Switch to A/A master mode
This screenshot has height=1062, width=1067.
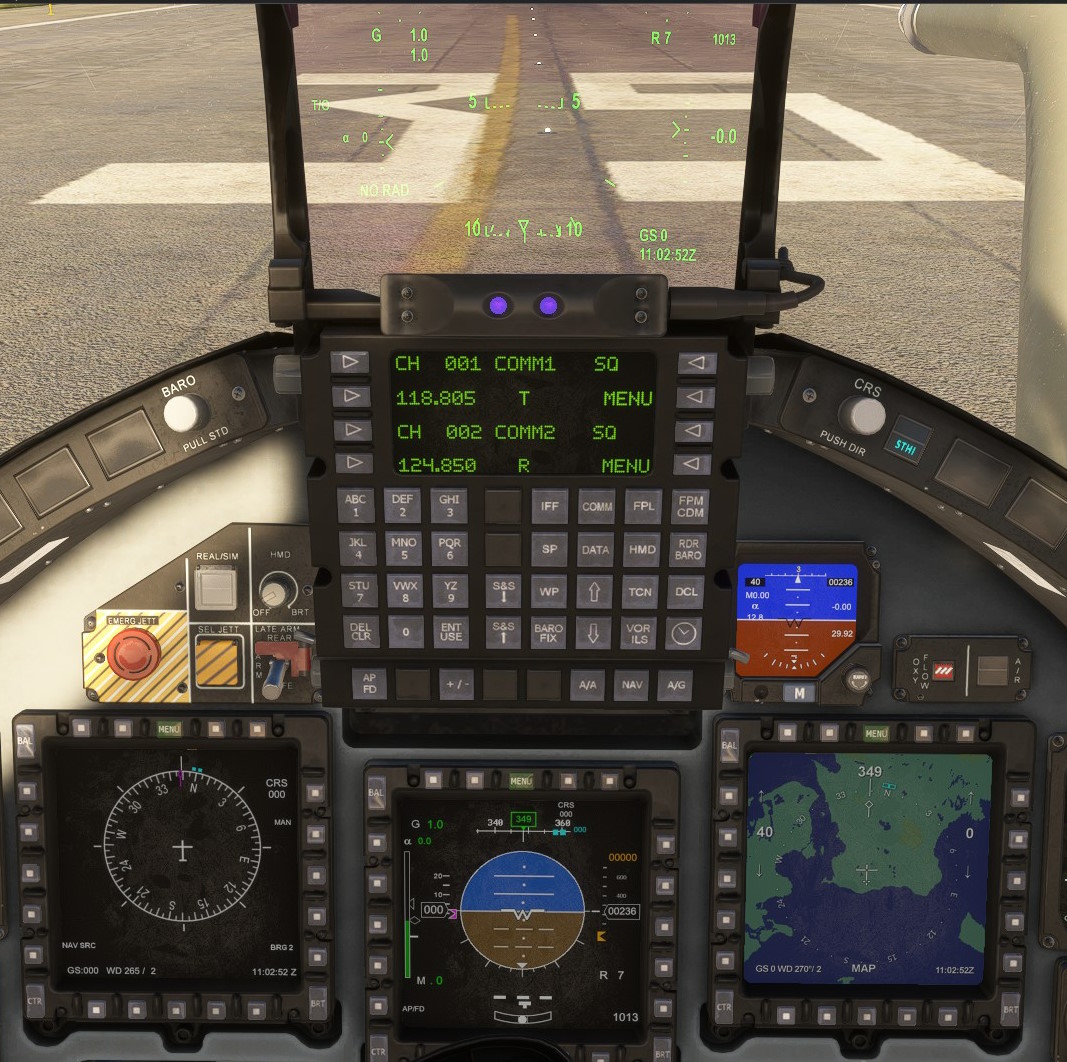click(x=587, y=685)
